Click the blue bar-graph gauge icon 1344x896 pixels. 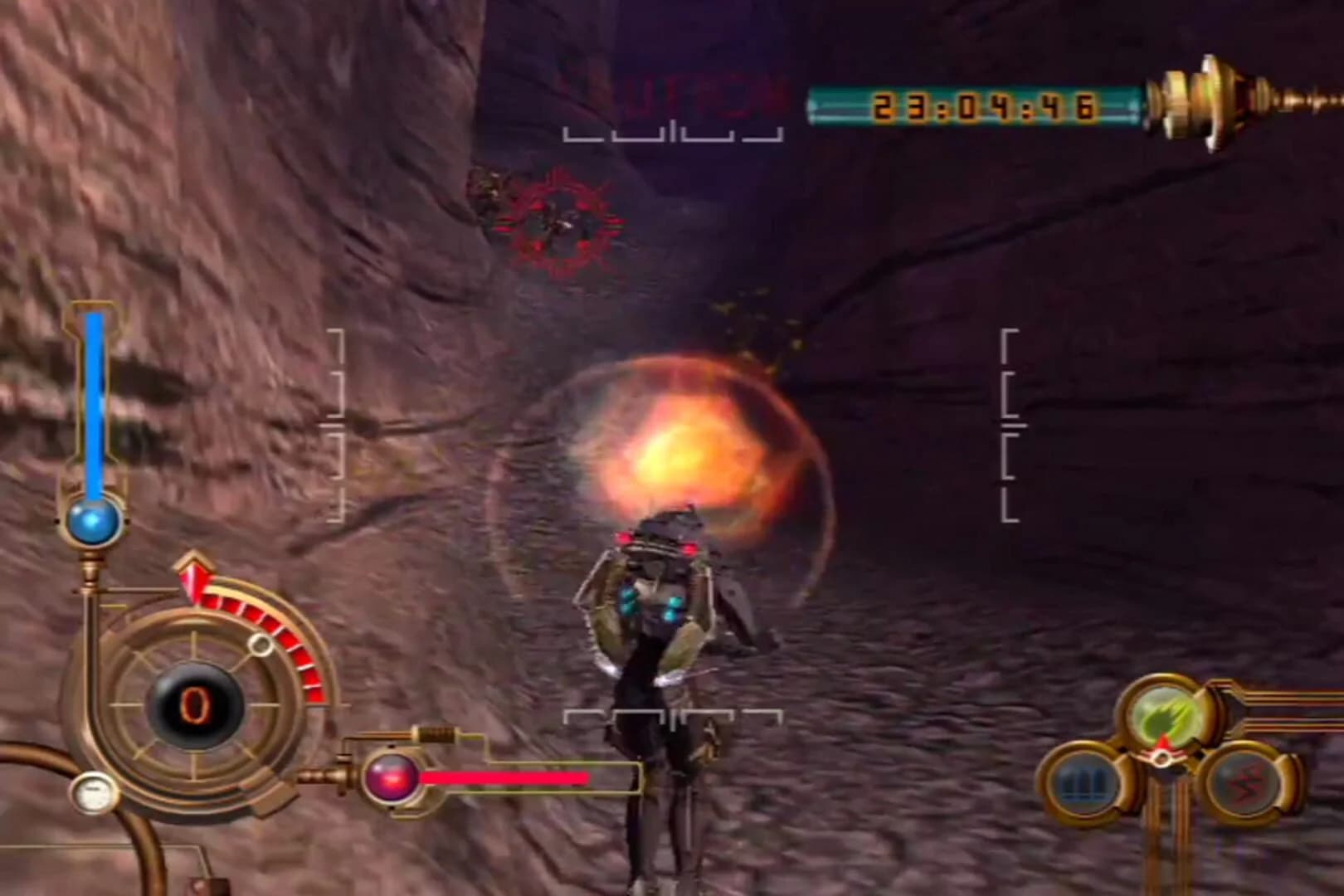click(1084, 782)
